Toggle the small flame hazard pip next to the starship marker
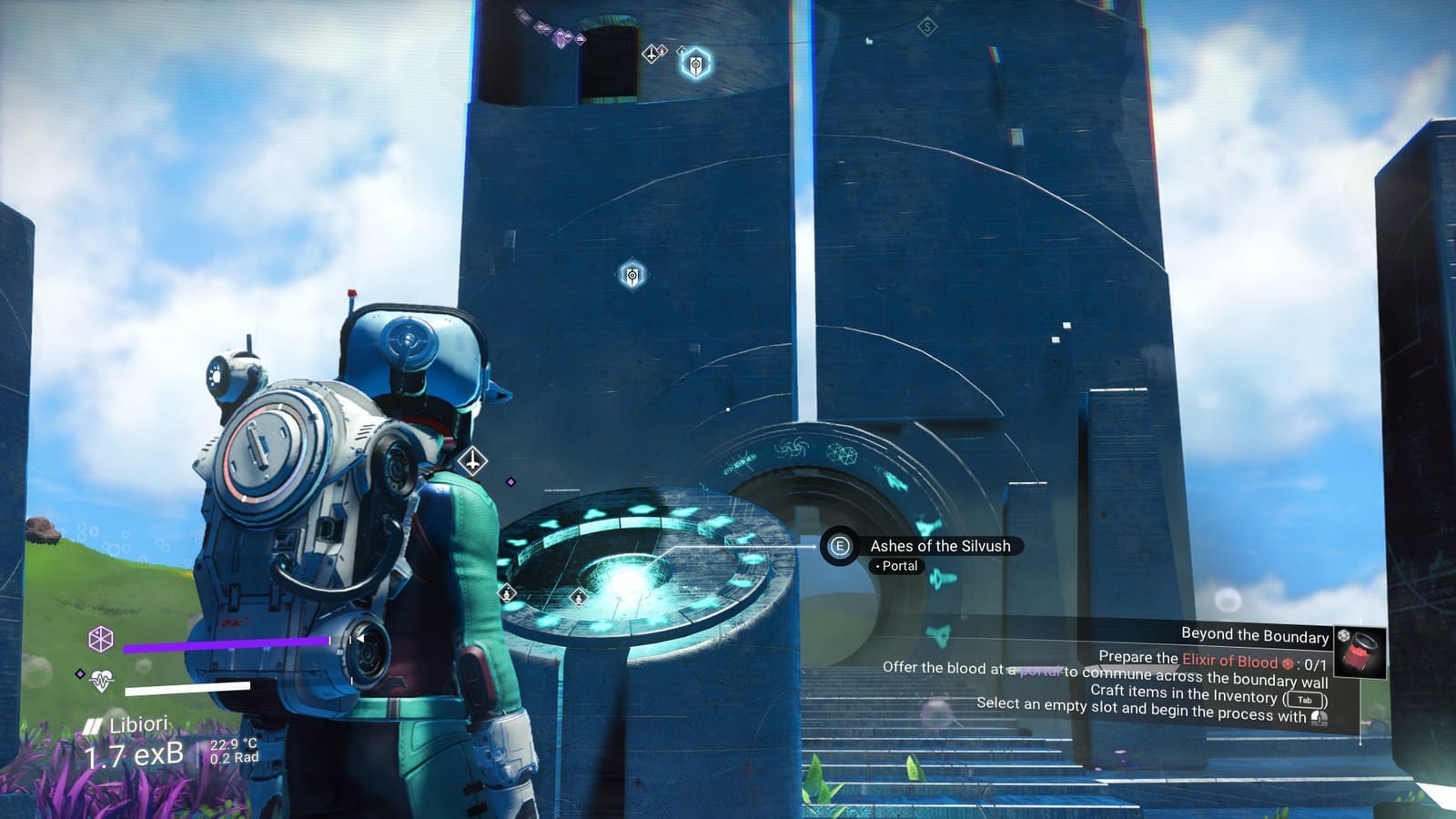This screenshot has width=1456, height=819. 662,50
